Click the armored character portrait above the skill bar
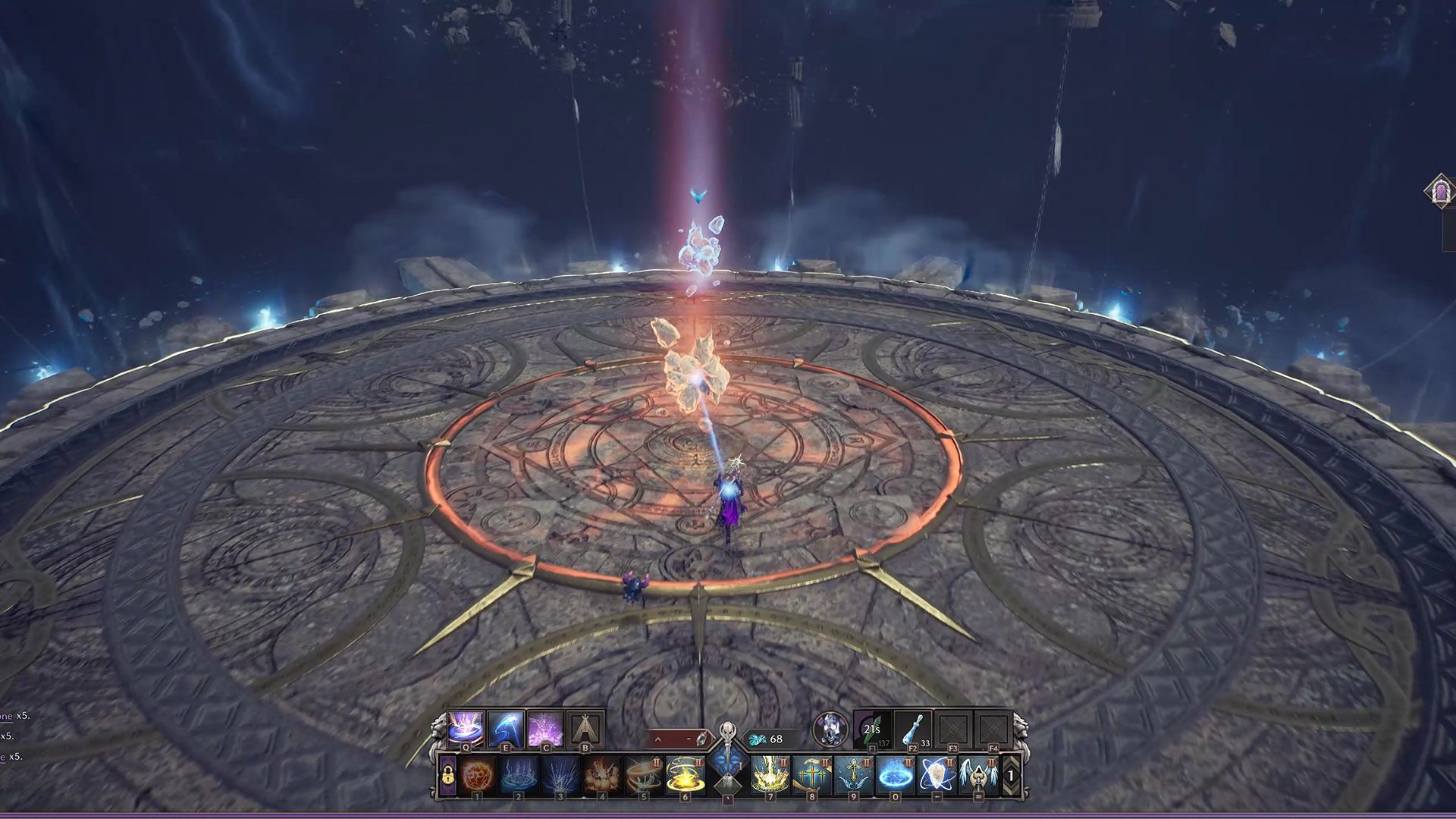This screenshot has width=1456, height=819. tap(829, 727)
